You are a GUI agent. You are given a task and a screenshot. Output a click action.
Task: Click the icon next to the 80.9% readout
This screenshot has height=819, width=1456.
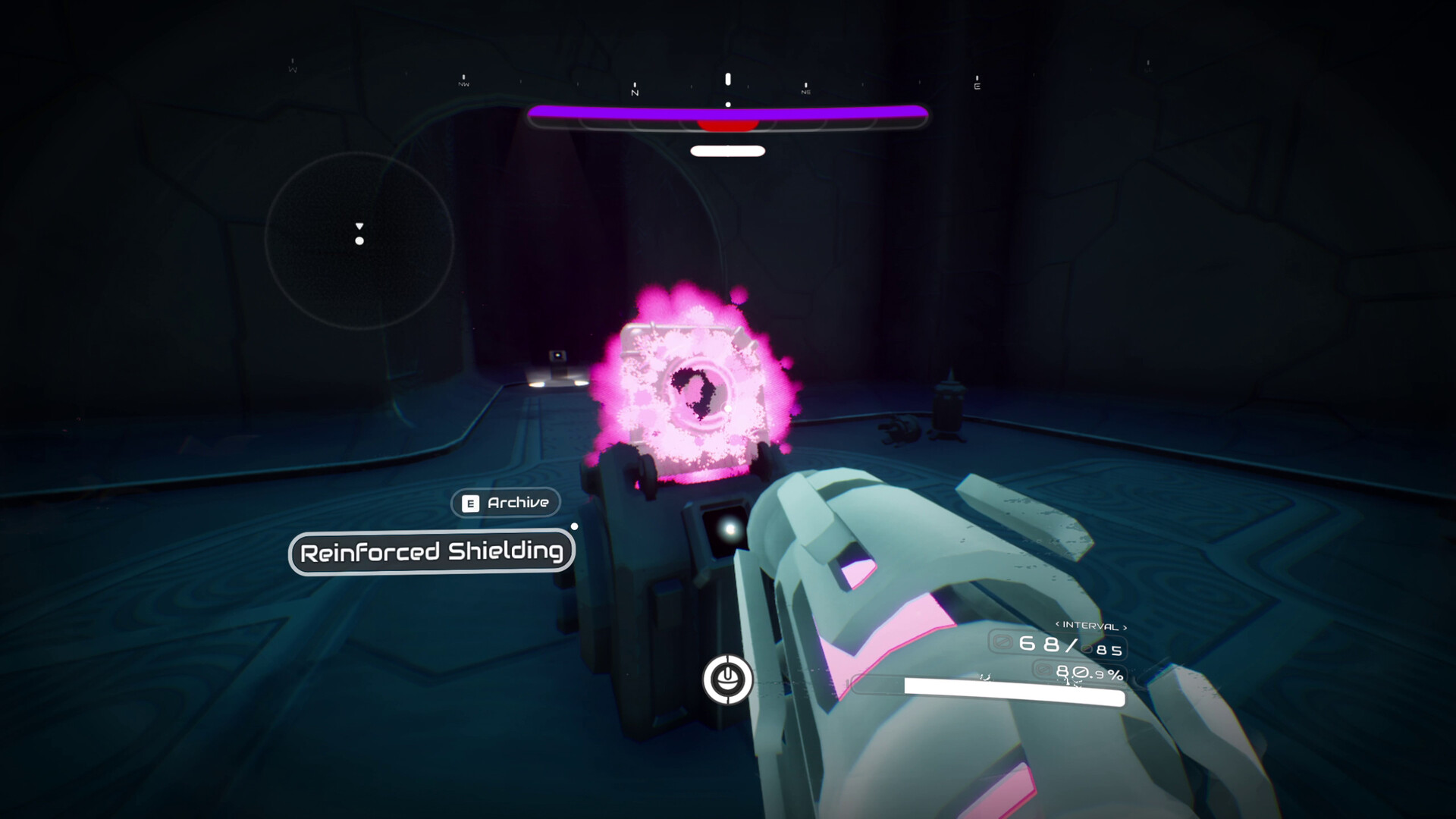click(1043, 671)
